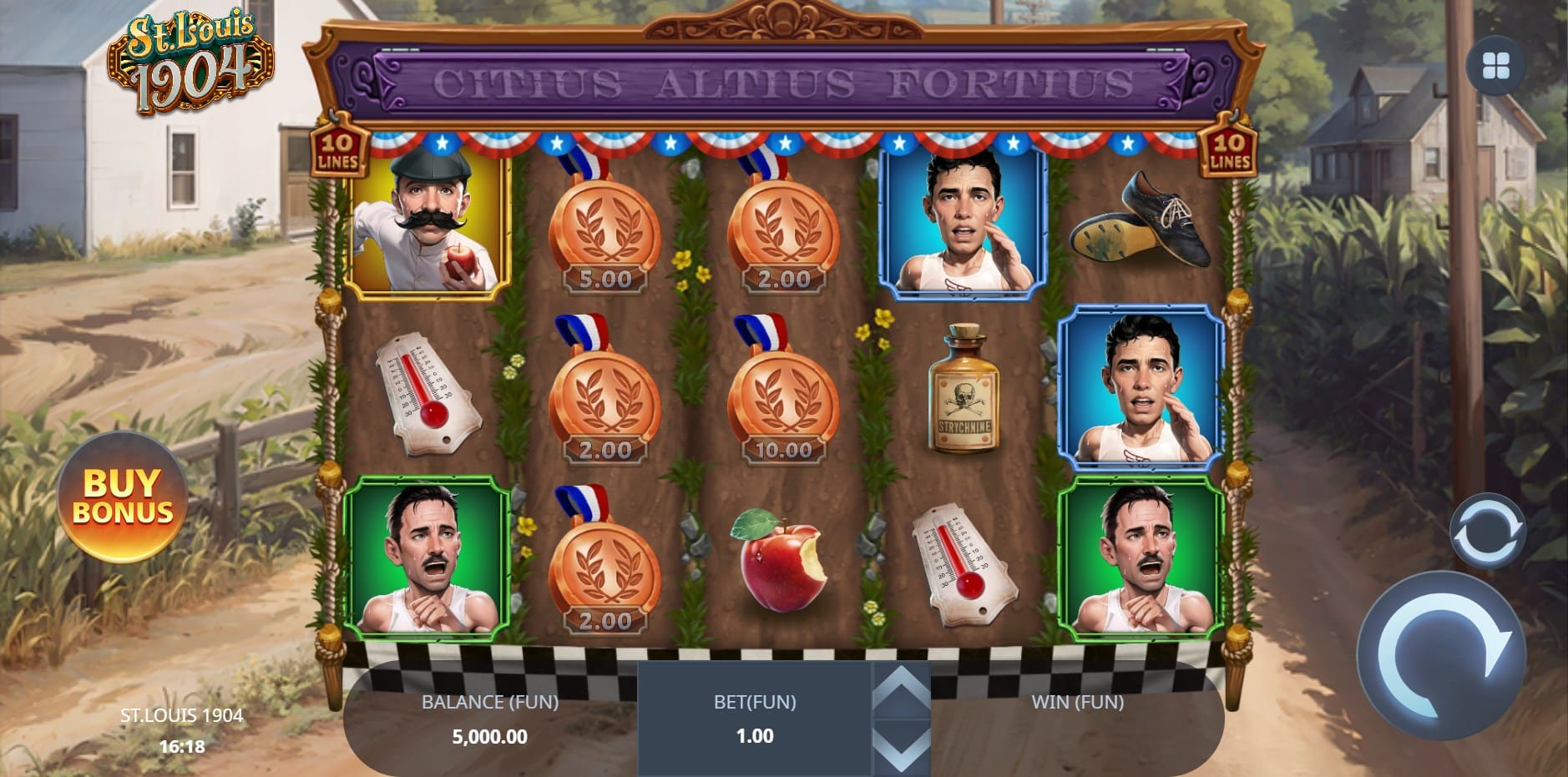The image size is (1568, 777).
Task: Spin the reels with the large arrow button
Action: pos(1442,655)
